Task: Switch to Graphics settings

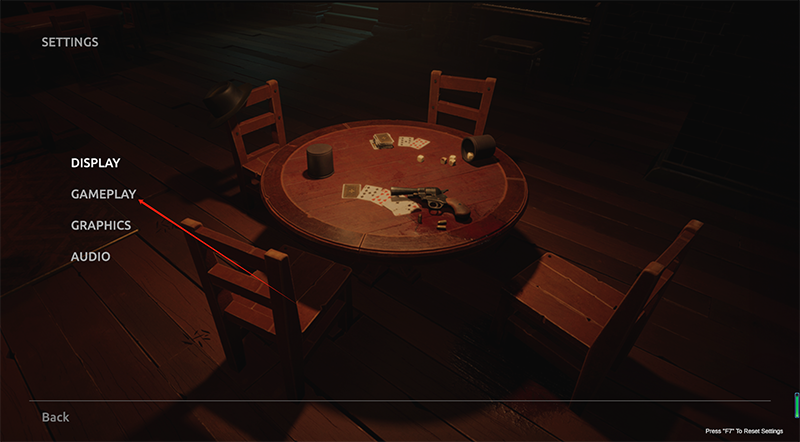Action: (x=100, y=225)
